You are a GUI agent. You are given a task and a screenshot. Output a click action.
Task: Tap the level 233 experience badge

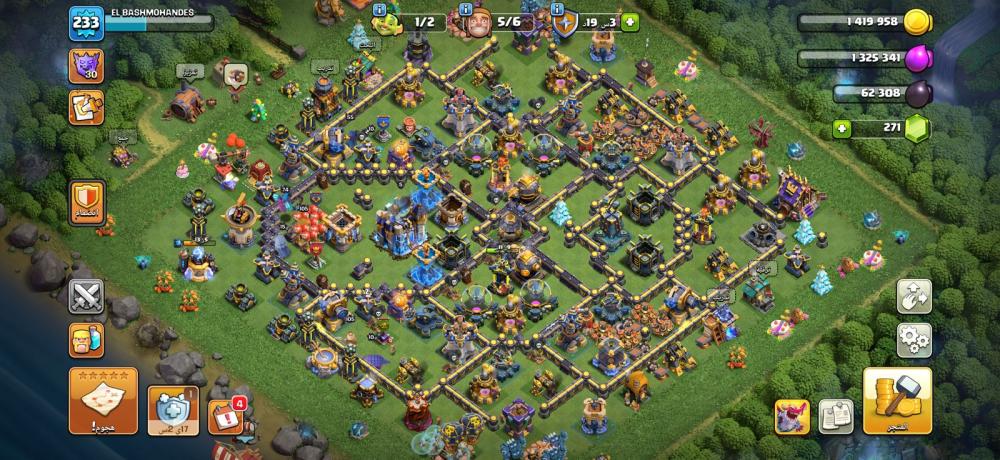pos(86,24)
